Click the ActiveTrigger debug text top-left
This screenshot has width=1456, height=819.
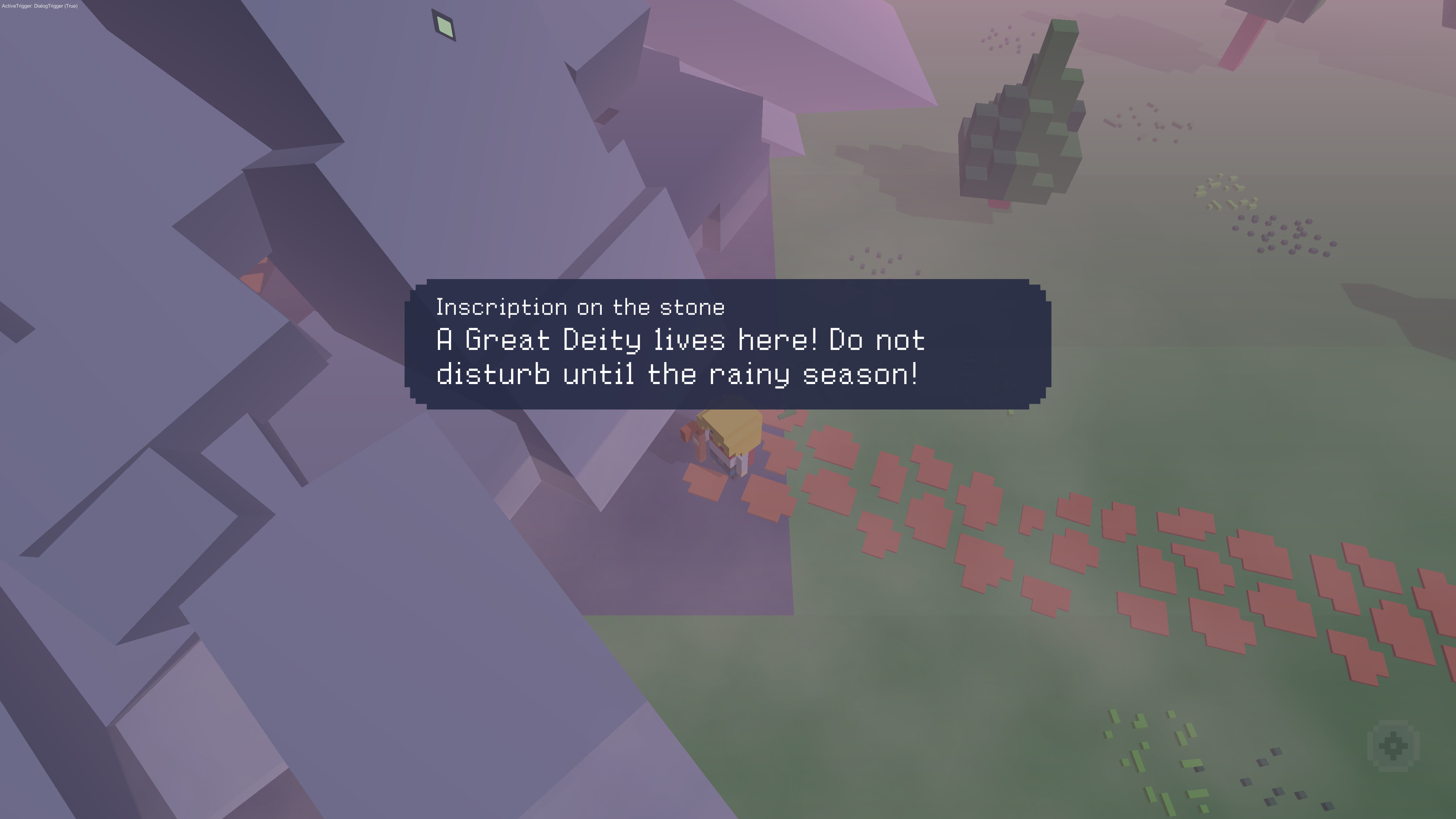39,6
